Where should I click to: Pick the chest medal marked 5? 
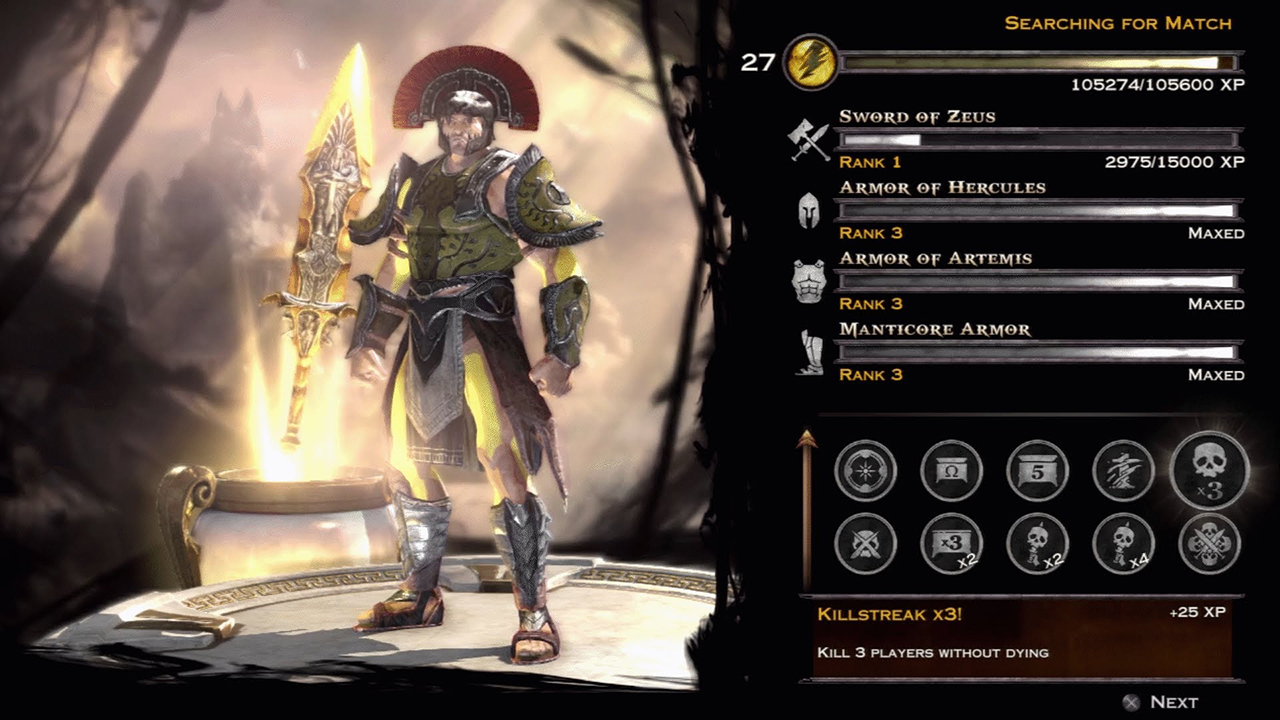[x=1037, y=470]
